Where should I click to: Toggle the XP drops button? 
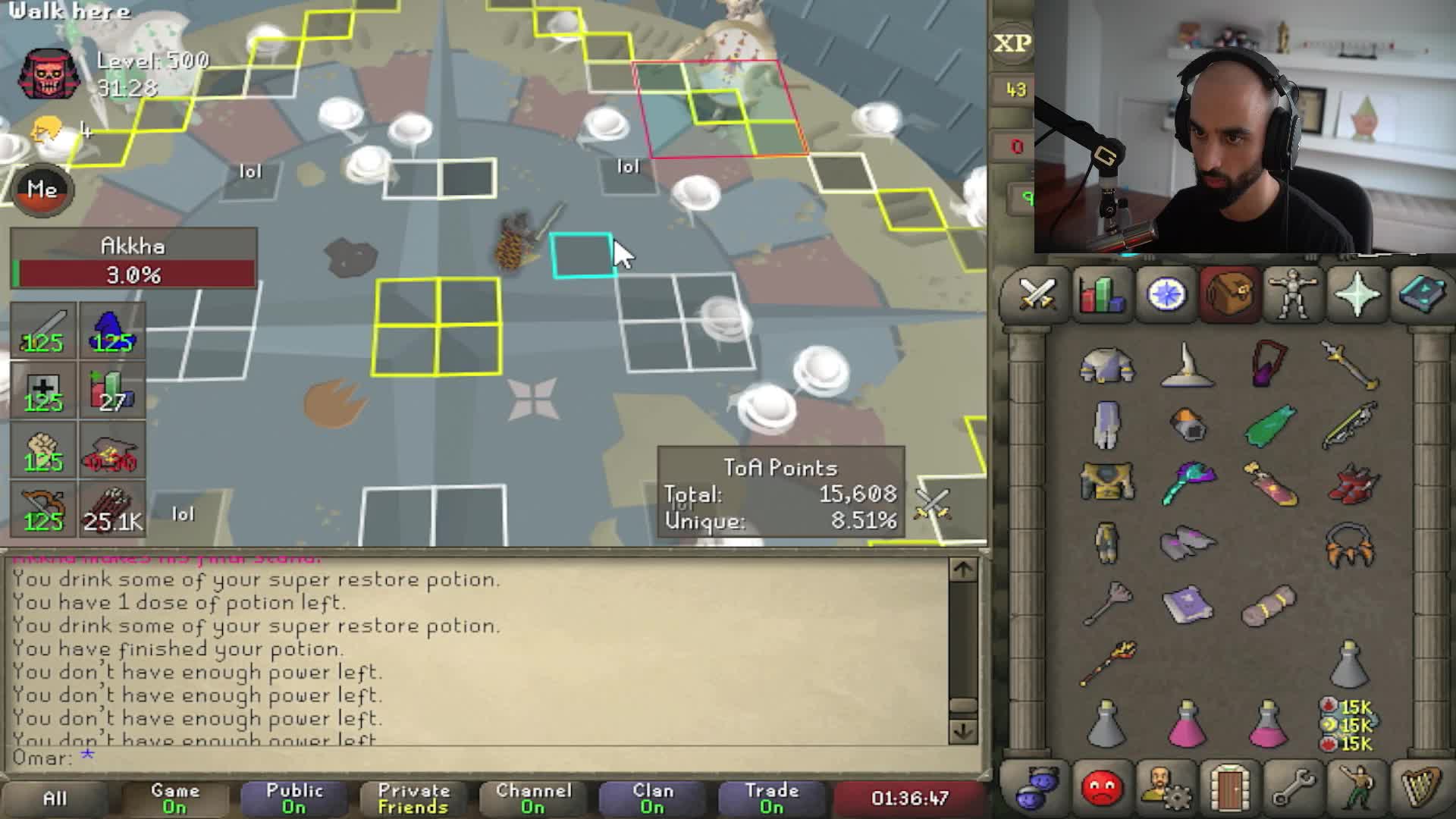pyautogui.click(x=1012, y=43)
